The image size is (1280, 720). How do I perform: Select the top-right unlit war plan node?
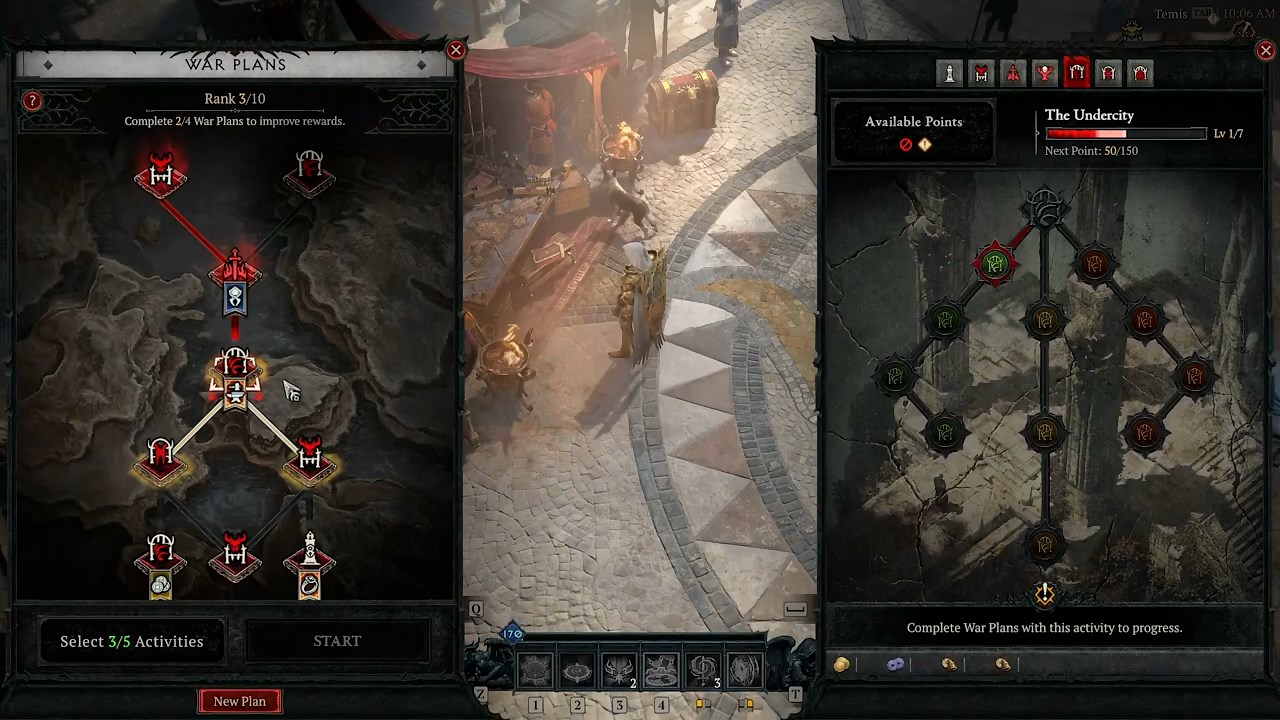coord(309,174)
